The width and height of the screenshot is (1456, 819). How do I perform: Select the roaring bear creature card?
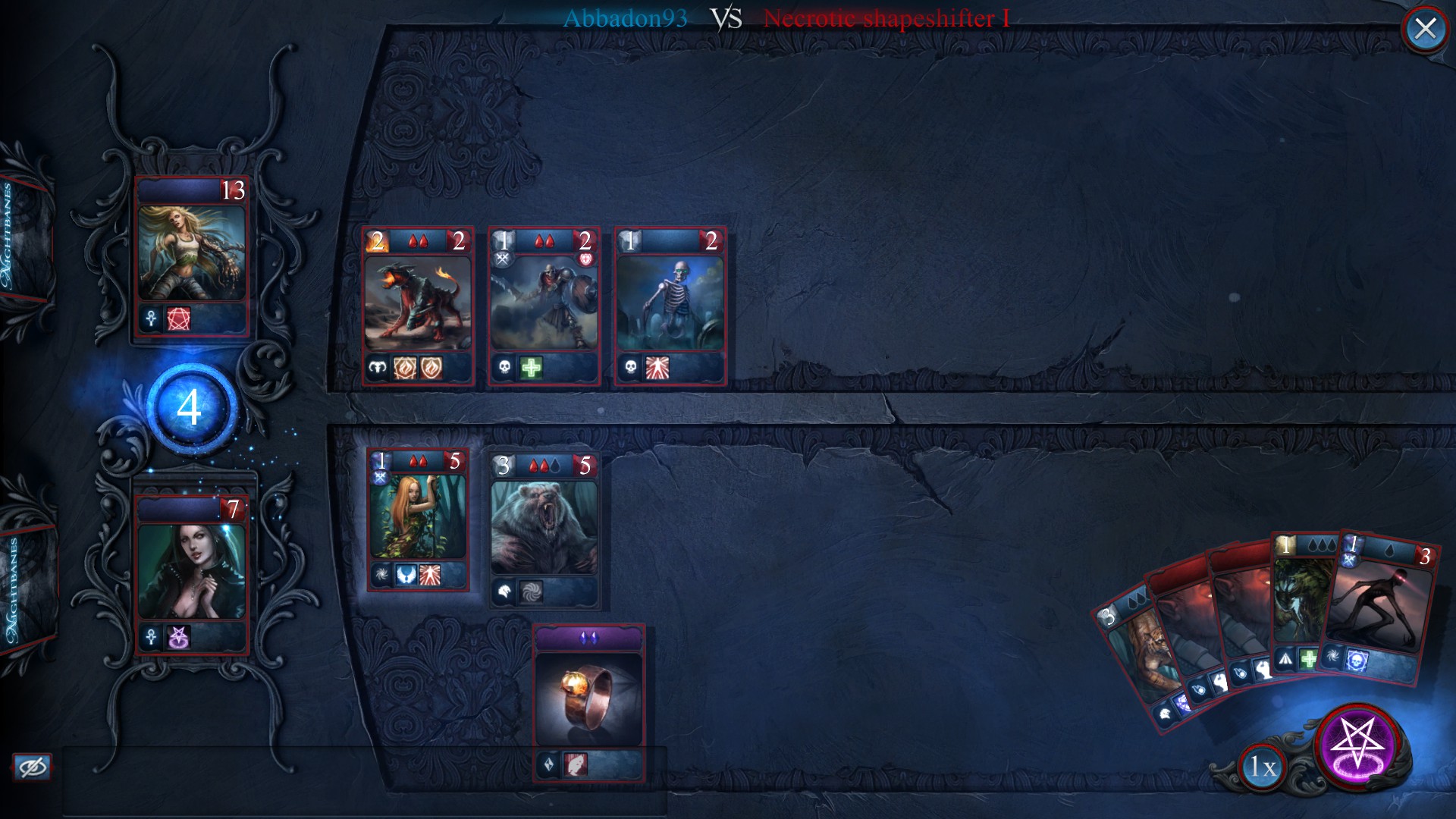point(544,529)
